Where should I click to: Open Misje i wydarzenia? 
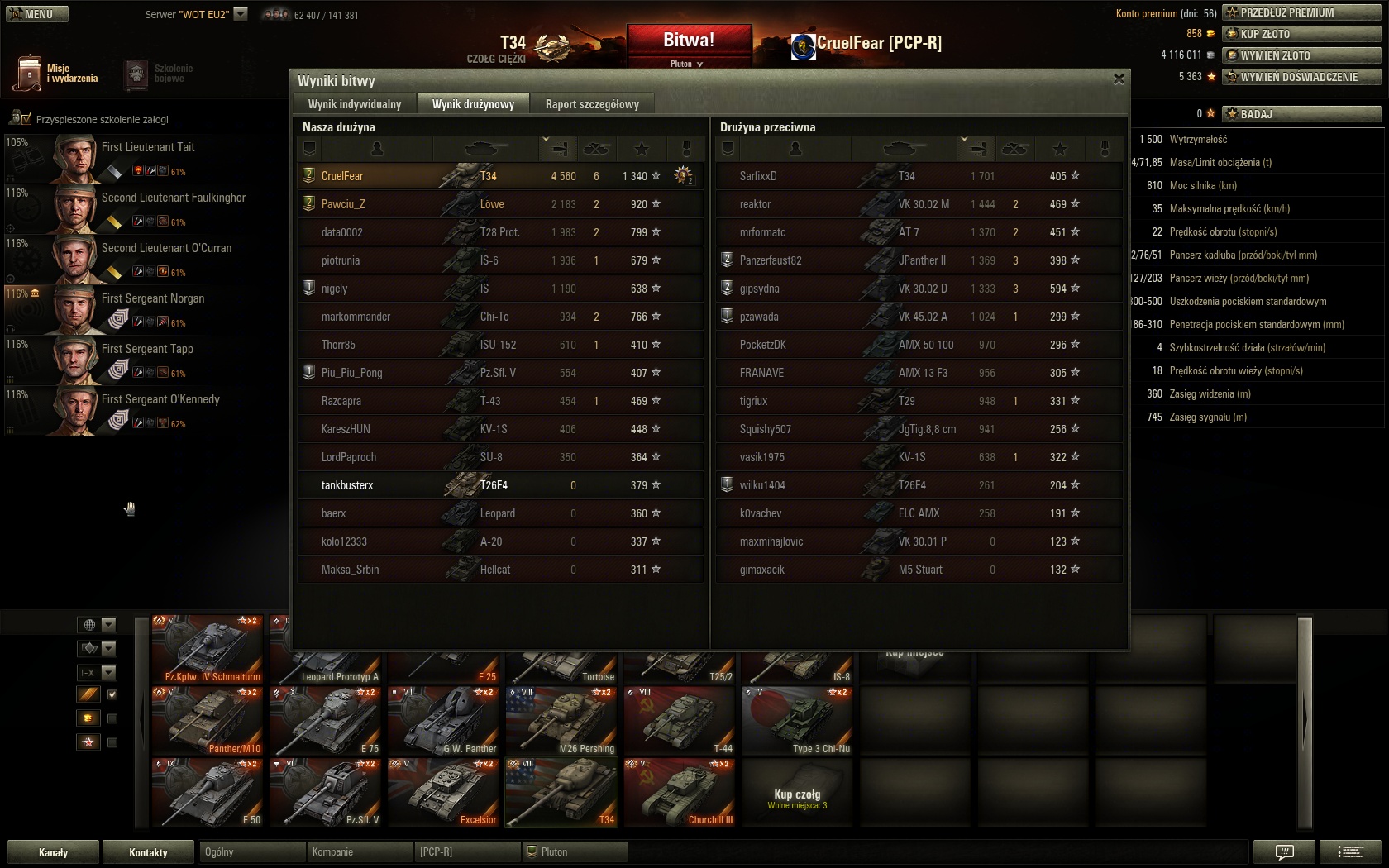[56, 74]
